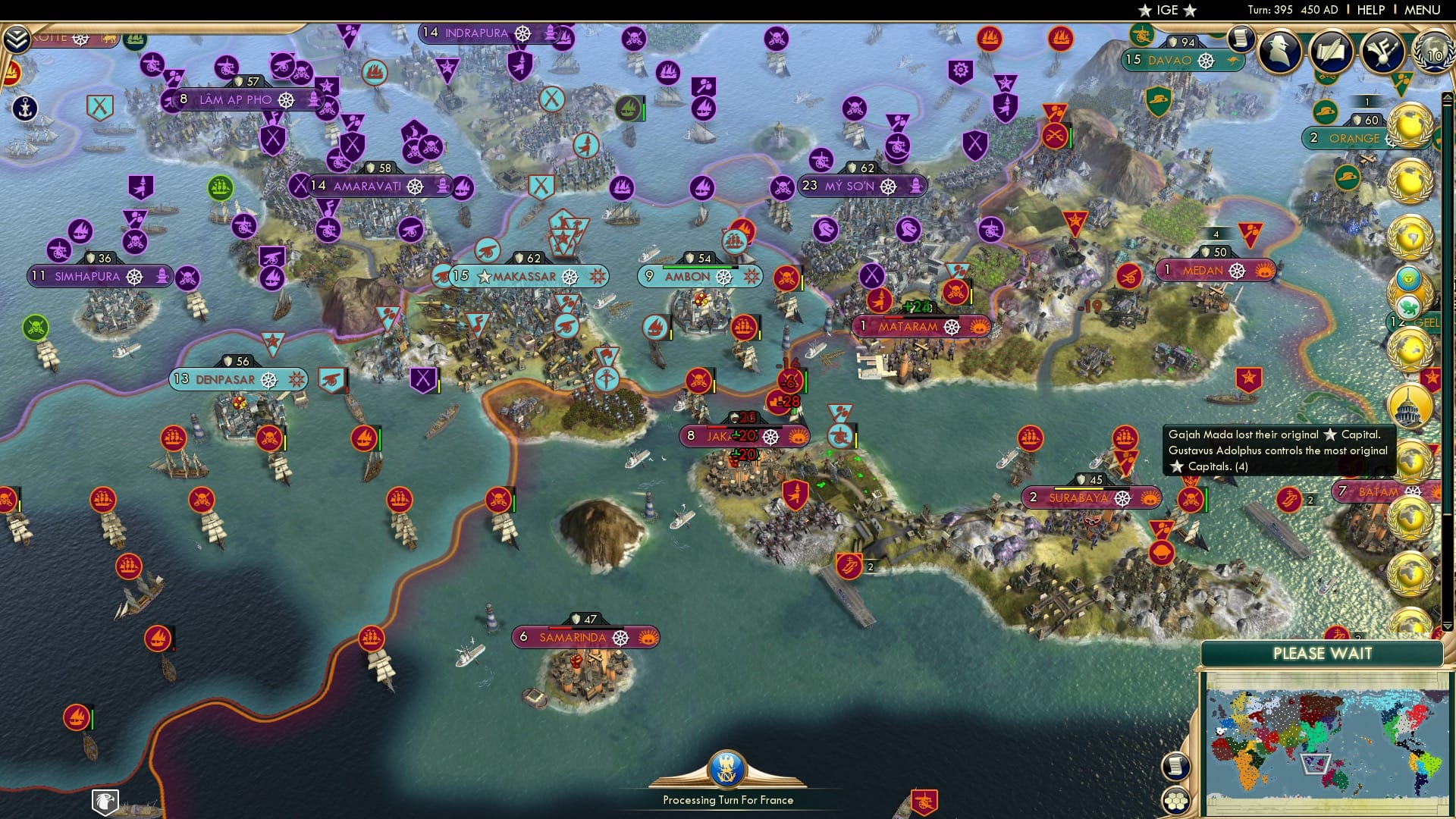Click the topmost scroll notification under the turn counter
The height and width of the screenshot is (819, 1456).
(x=1240, y=36)
